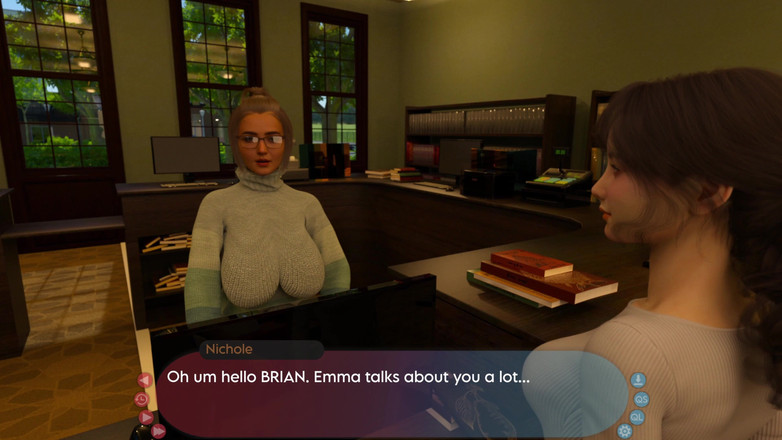This screenshot has width=782, height=440.
Task: Open settings via the gear icon
Action: [625, 431]
